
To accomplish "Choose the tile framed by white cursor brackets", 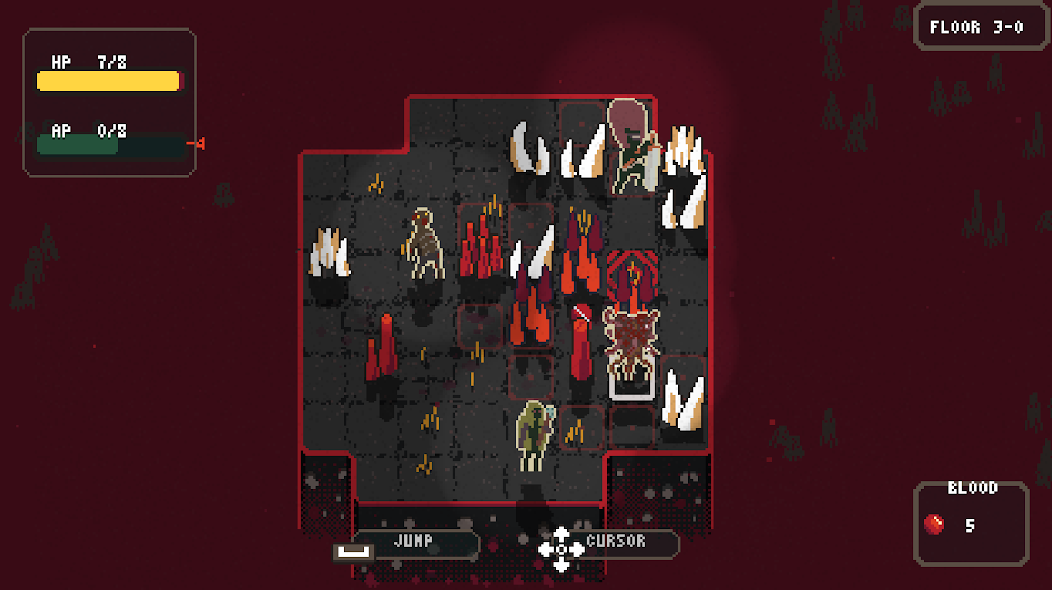I will tap(631, 351).
